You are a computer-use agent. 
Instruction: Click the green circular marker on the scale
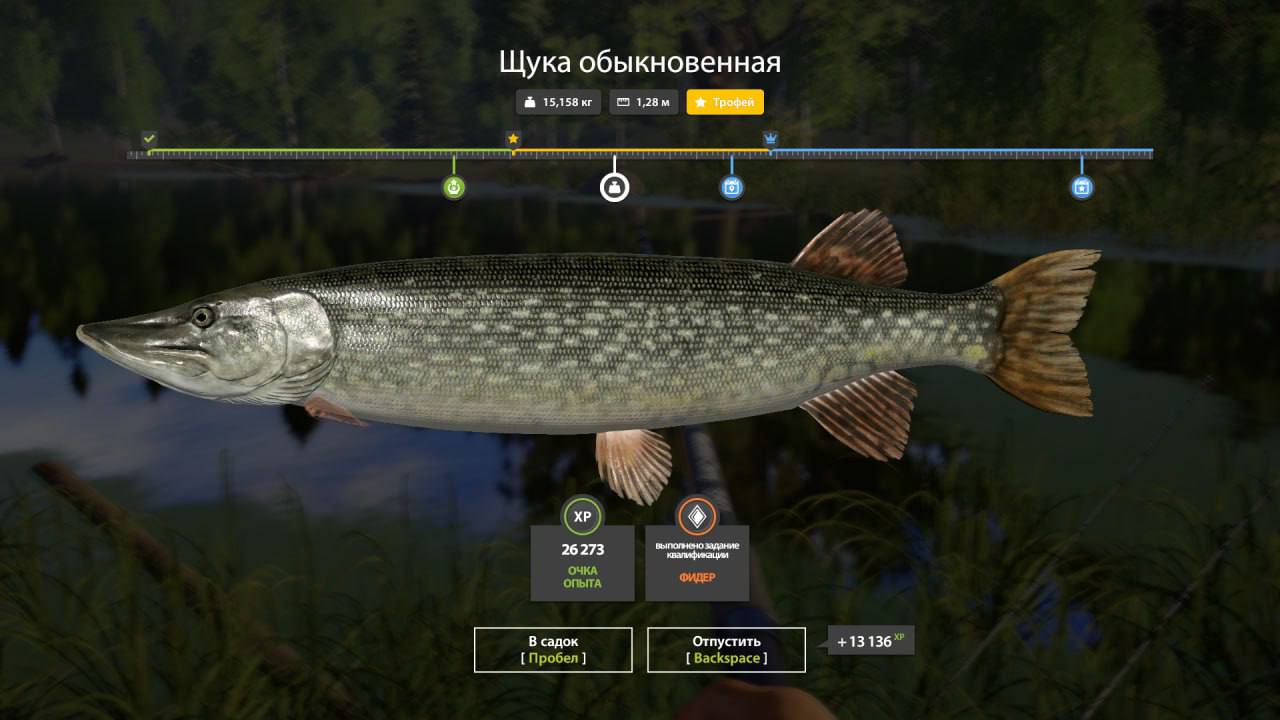click(x=454, y=187)
